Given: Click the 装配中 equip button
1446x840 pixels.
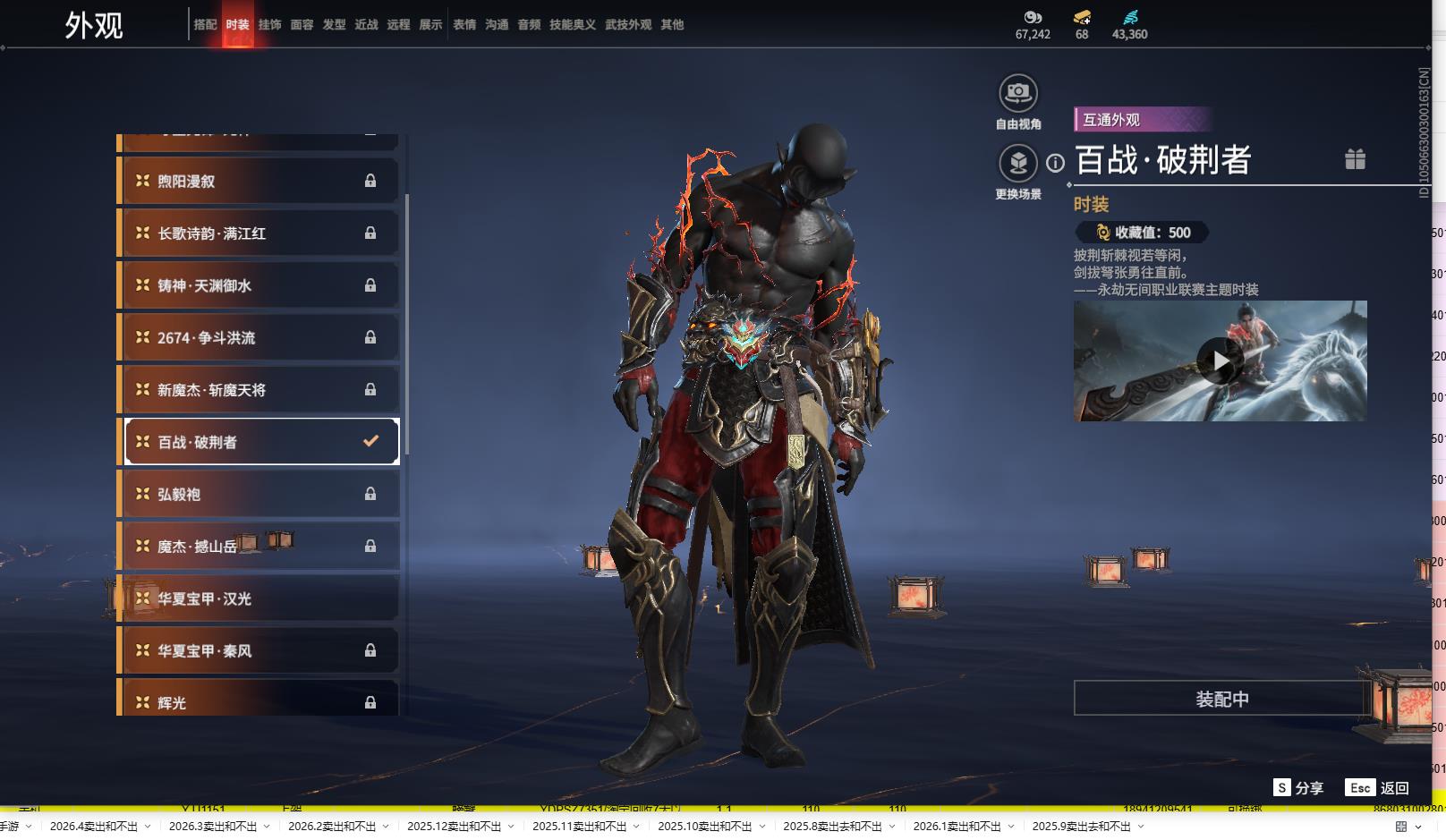Looking at the screenshot, I should click(1221, 699).
